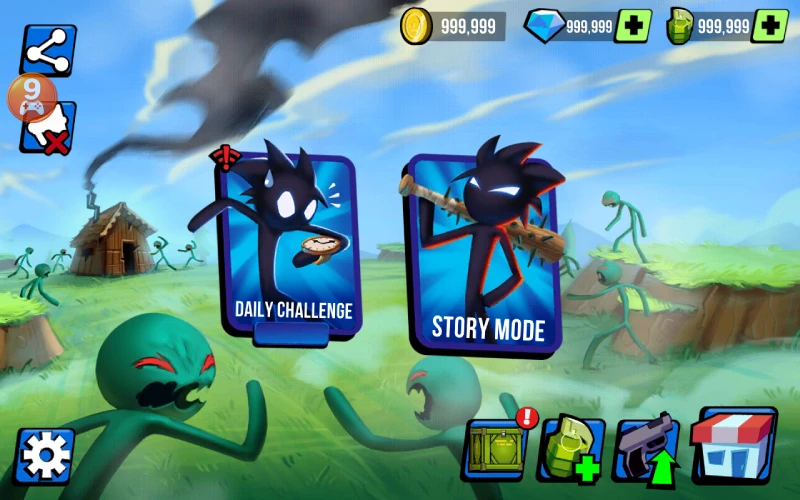Visit the shop store icon
Screen dimensions: 800x500
click(x=734, y=445)
